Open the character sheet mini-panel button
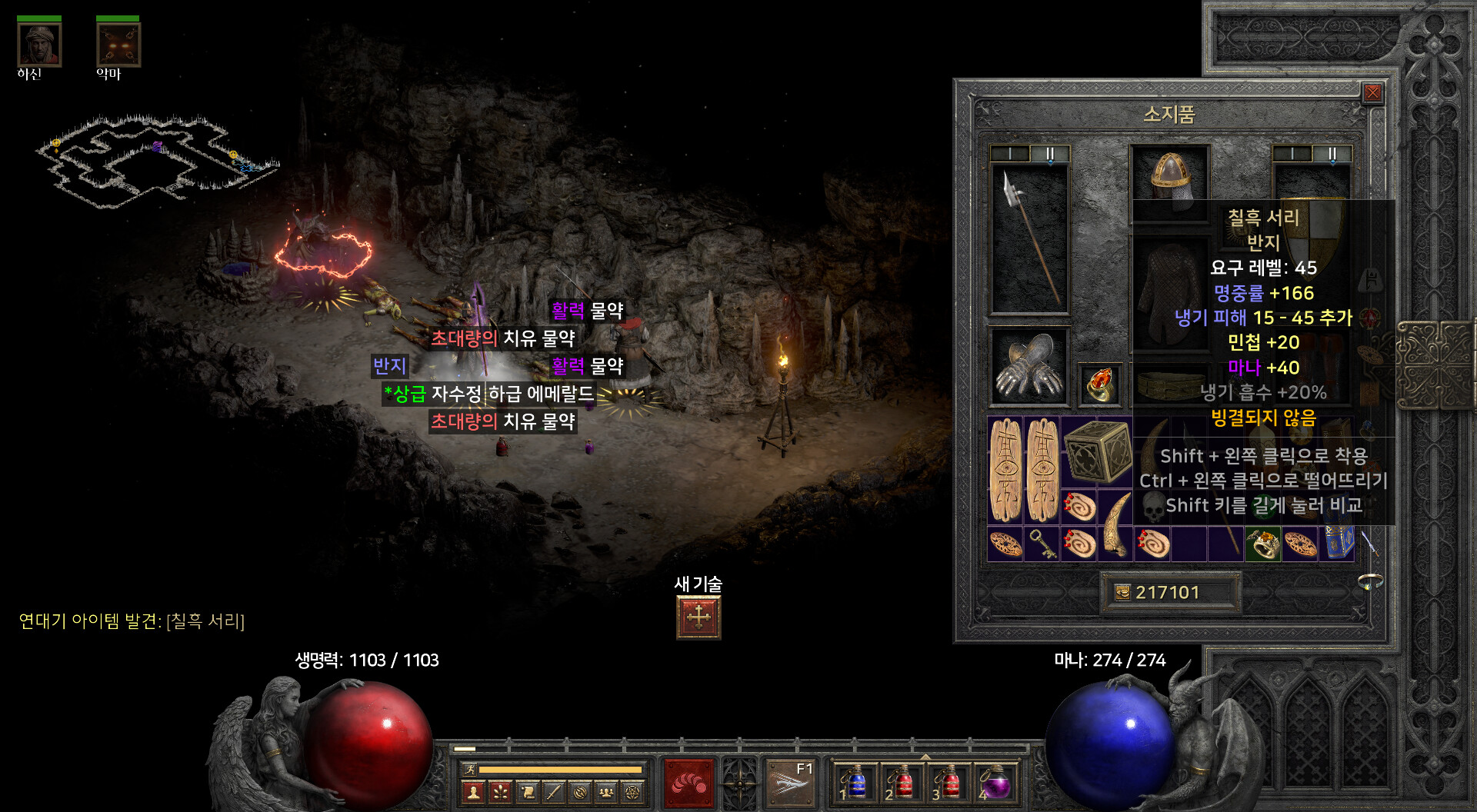This screenshot has height=812, width=1477. [x=474, y=791]
